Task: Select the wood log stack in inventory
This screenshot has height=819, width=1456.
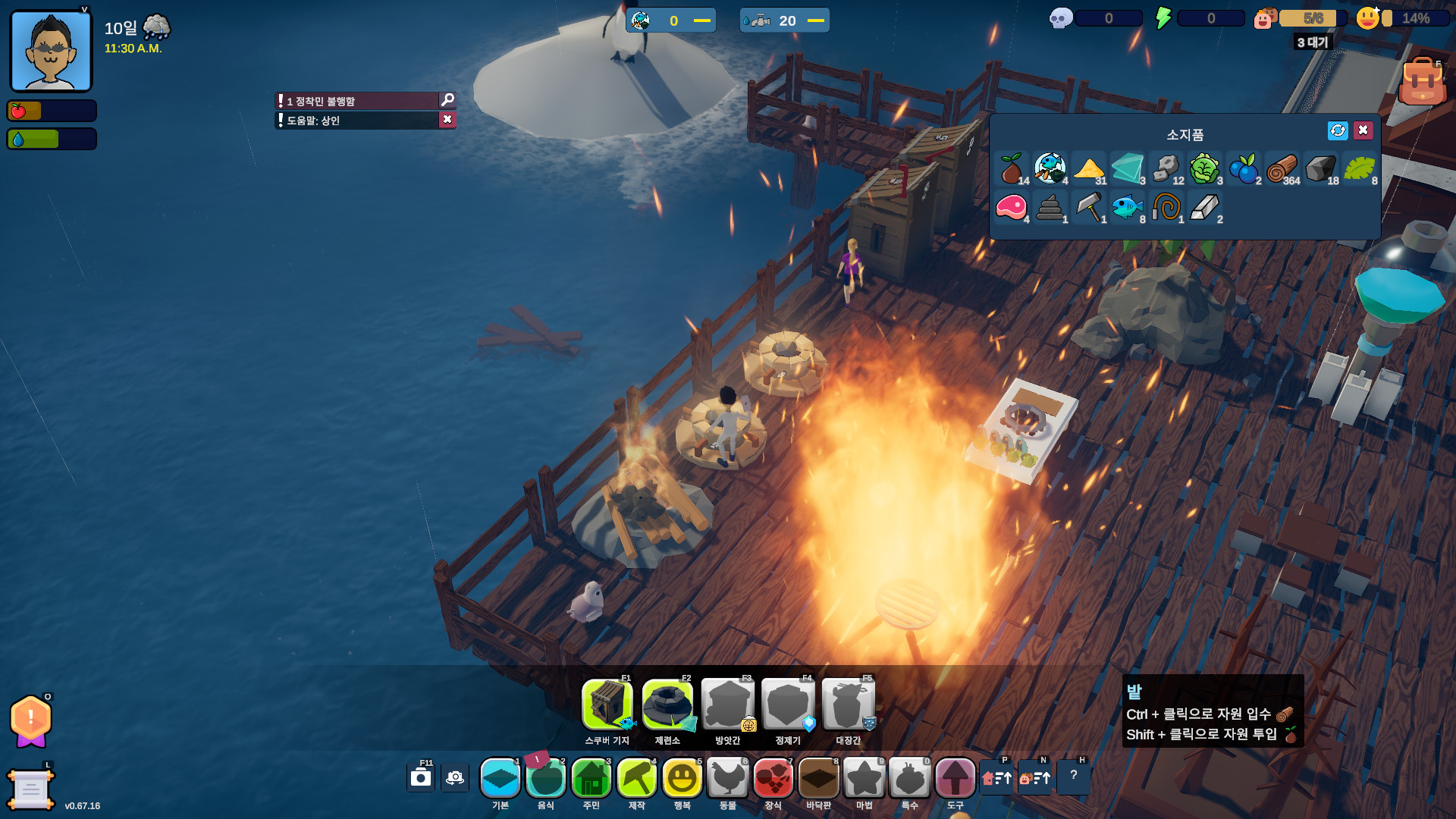Action: [x=1282, y=168]
